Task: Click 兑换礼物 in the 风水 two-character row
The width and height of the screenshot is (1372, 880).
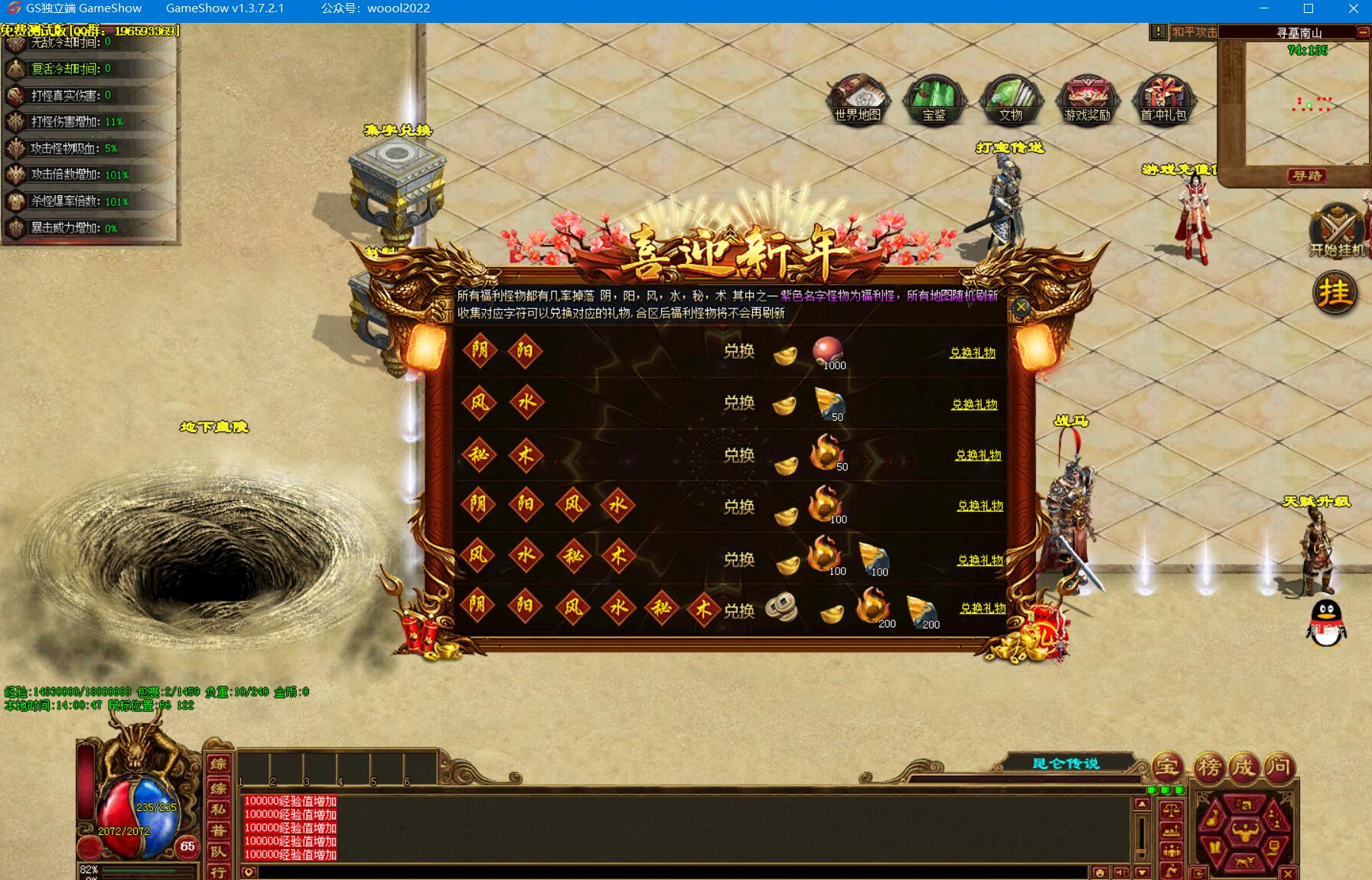Action: click(974, 404)
